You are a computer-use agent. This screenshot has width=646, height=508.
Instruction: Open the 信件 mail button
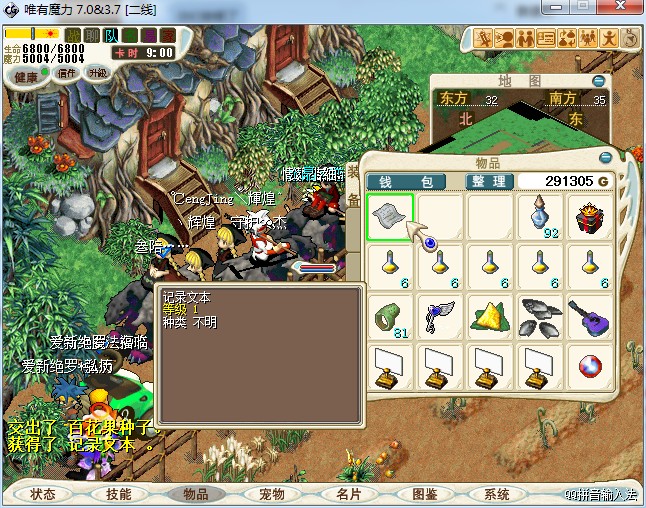coord(66,73)
